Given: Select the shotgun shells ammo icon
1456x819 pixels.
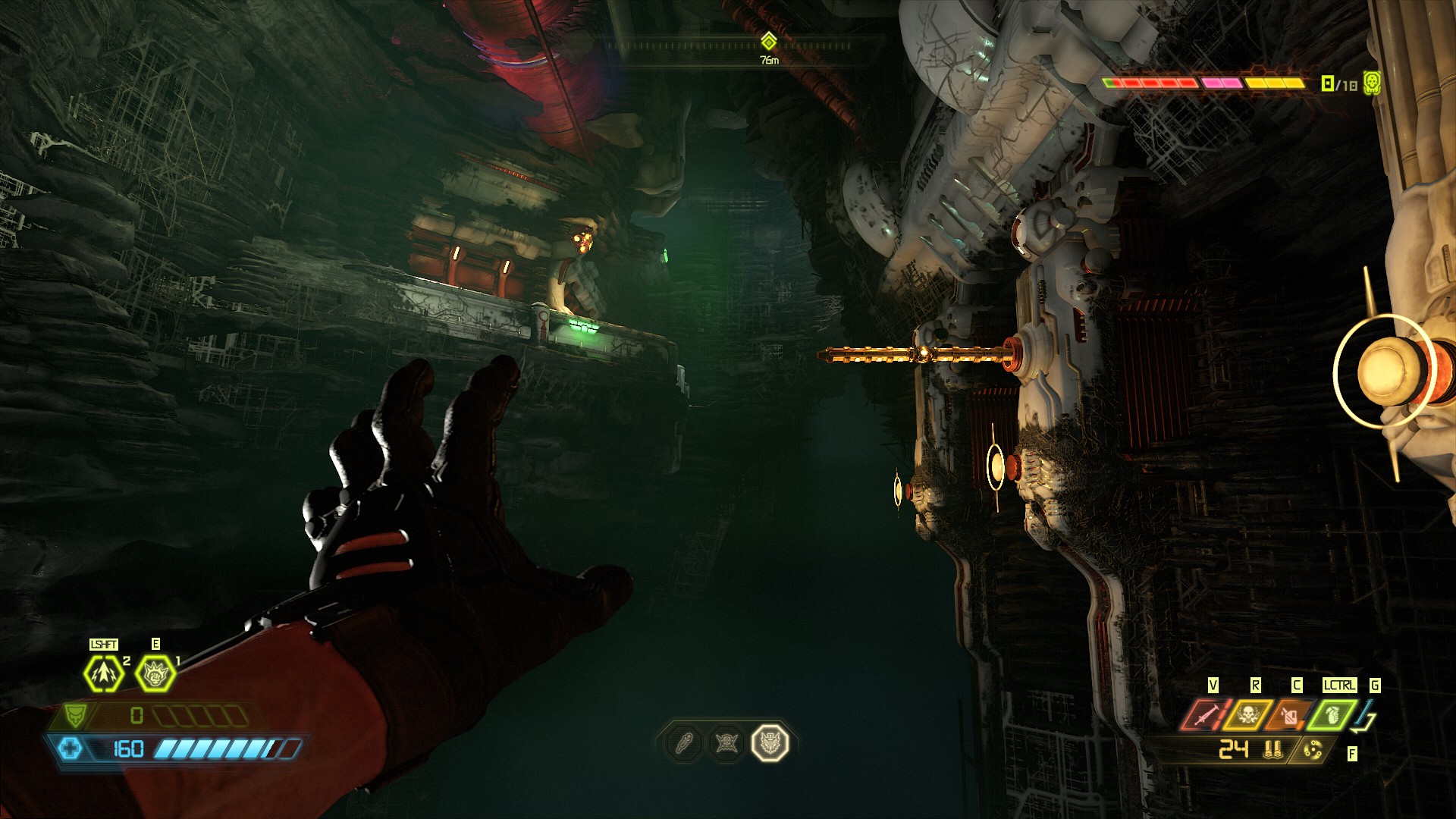Looking at the screenshot, I should pos(1273,750).
